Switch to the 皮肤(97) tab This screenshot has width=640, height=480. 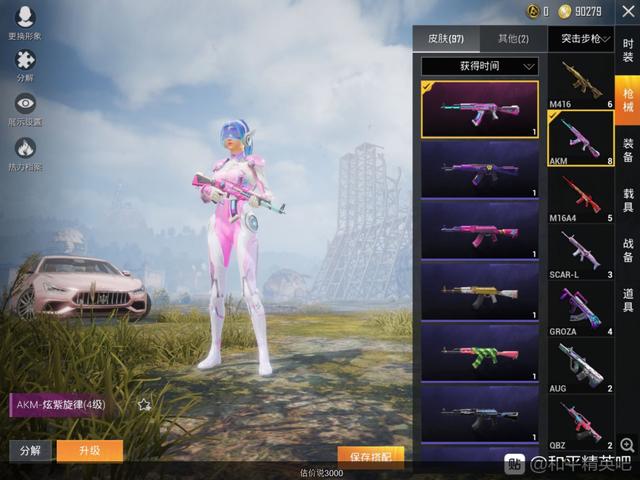point(445,39)
